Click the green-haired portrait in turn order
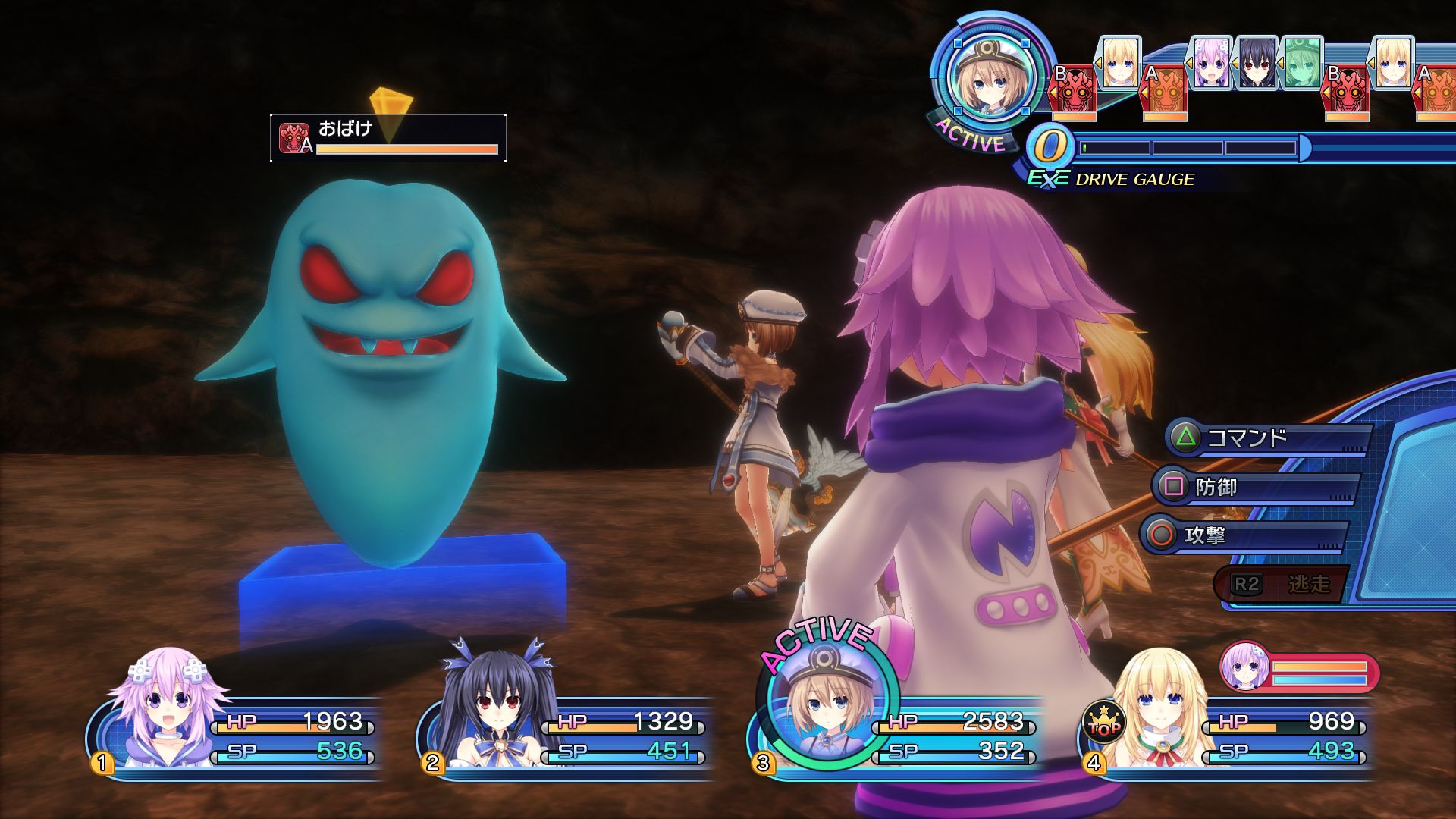Image resolution: width=1456 pixels, height=819 pixels. (1301, 64)
